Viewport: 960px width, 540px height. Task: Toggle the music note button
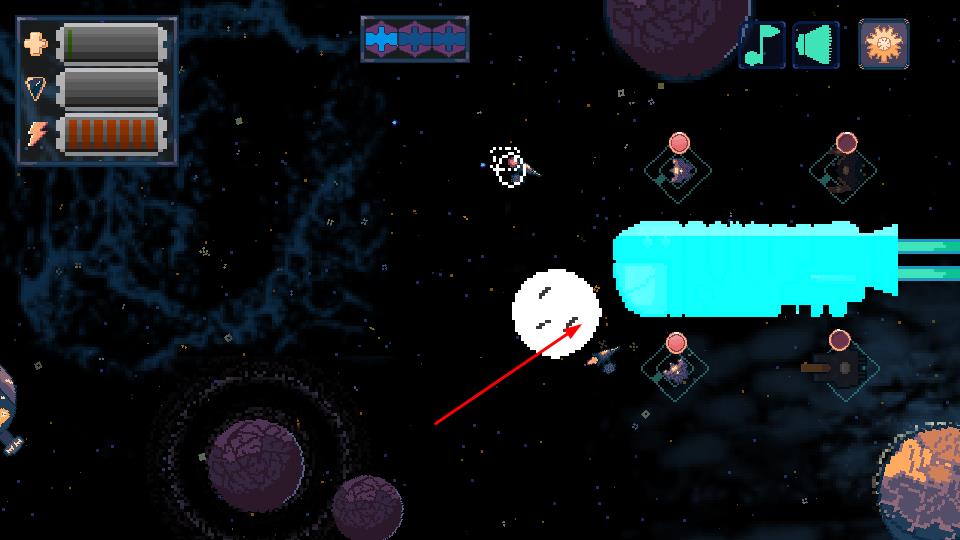pyautogui.click(x=763, y=45)
